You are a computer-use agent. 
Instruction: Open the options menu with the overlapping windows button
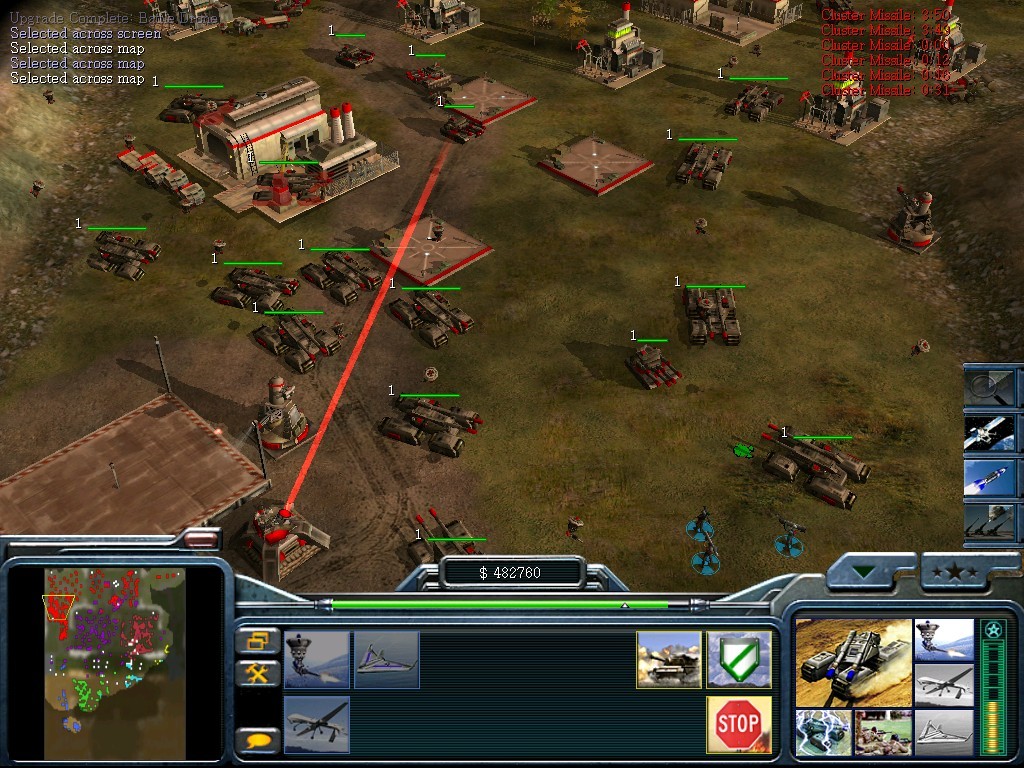click(x=257, y=641)
